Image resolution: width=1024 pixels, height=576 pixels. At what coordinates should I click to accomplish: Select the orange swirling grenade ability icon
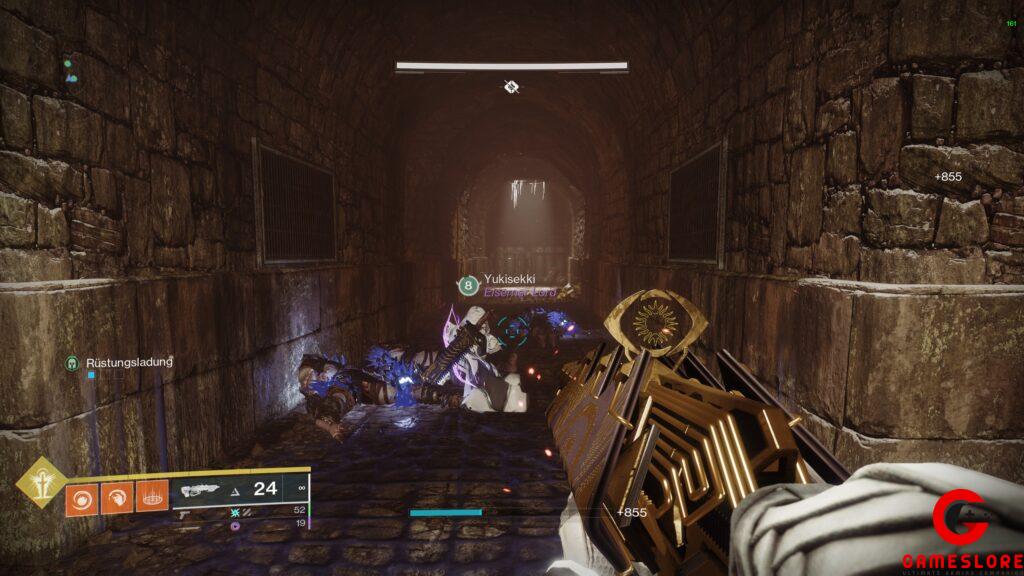82,497
